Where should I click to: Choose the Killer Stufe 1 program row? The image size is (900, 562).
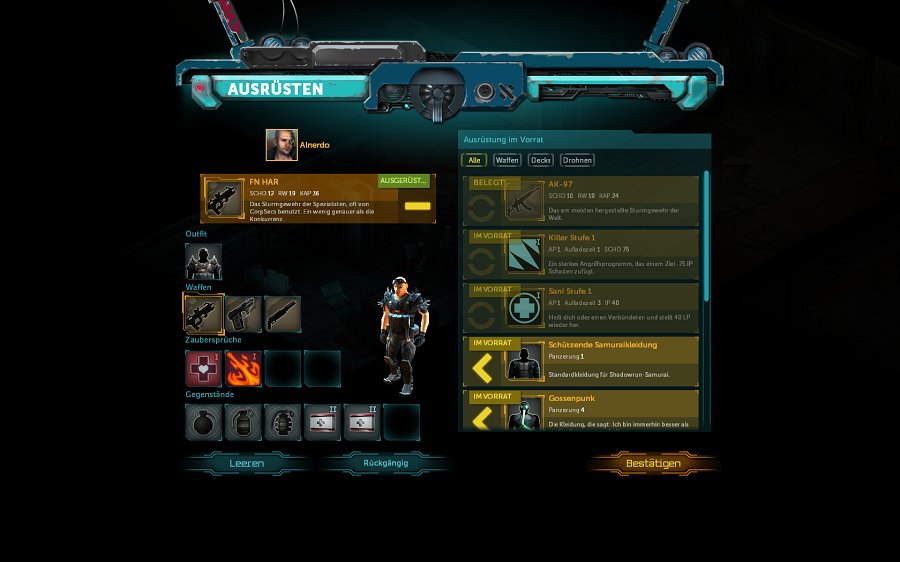(x=580, y=254)
